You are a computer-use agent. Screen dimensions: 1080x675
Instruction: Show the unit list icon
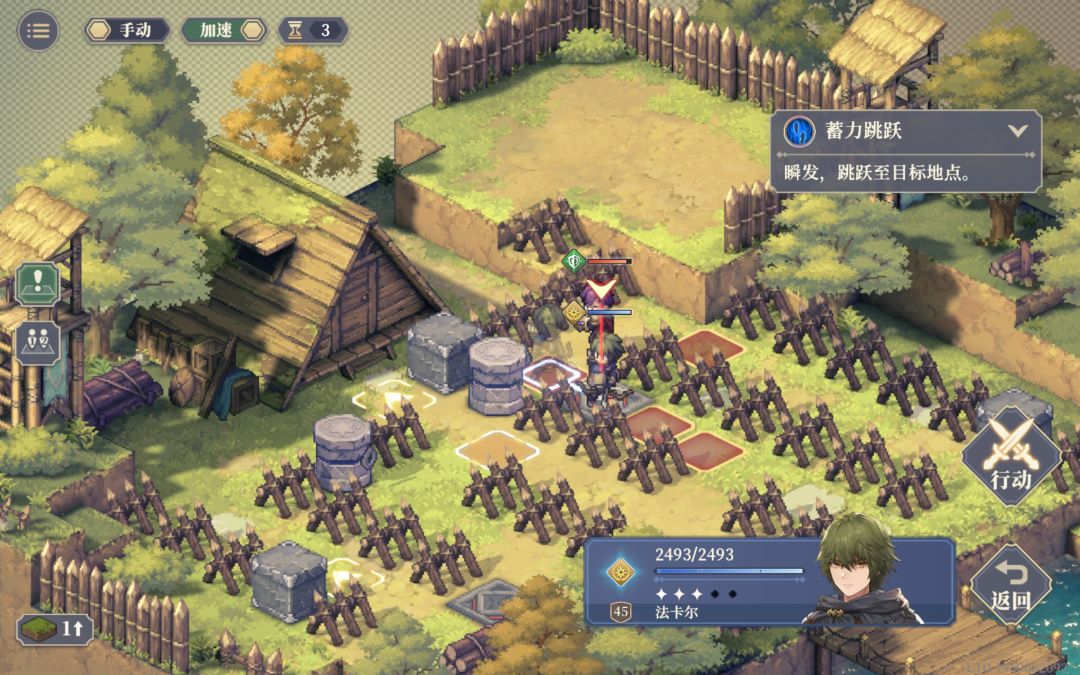[38, 342]
